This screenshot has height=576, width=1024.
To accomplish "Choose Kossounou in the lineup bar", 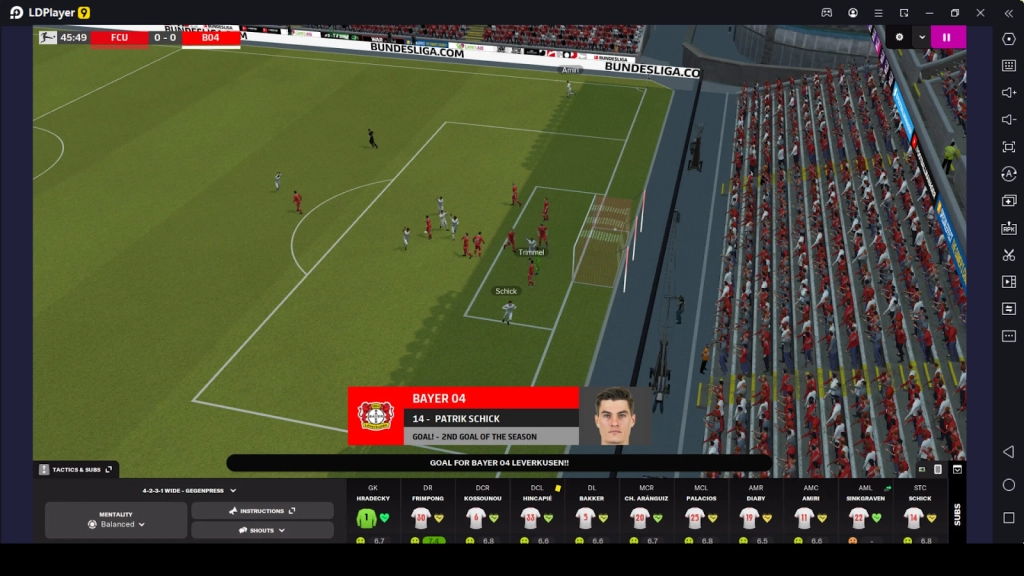I will (476, 517).
